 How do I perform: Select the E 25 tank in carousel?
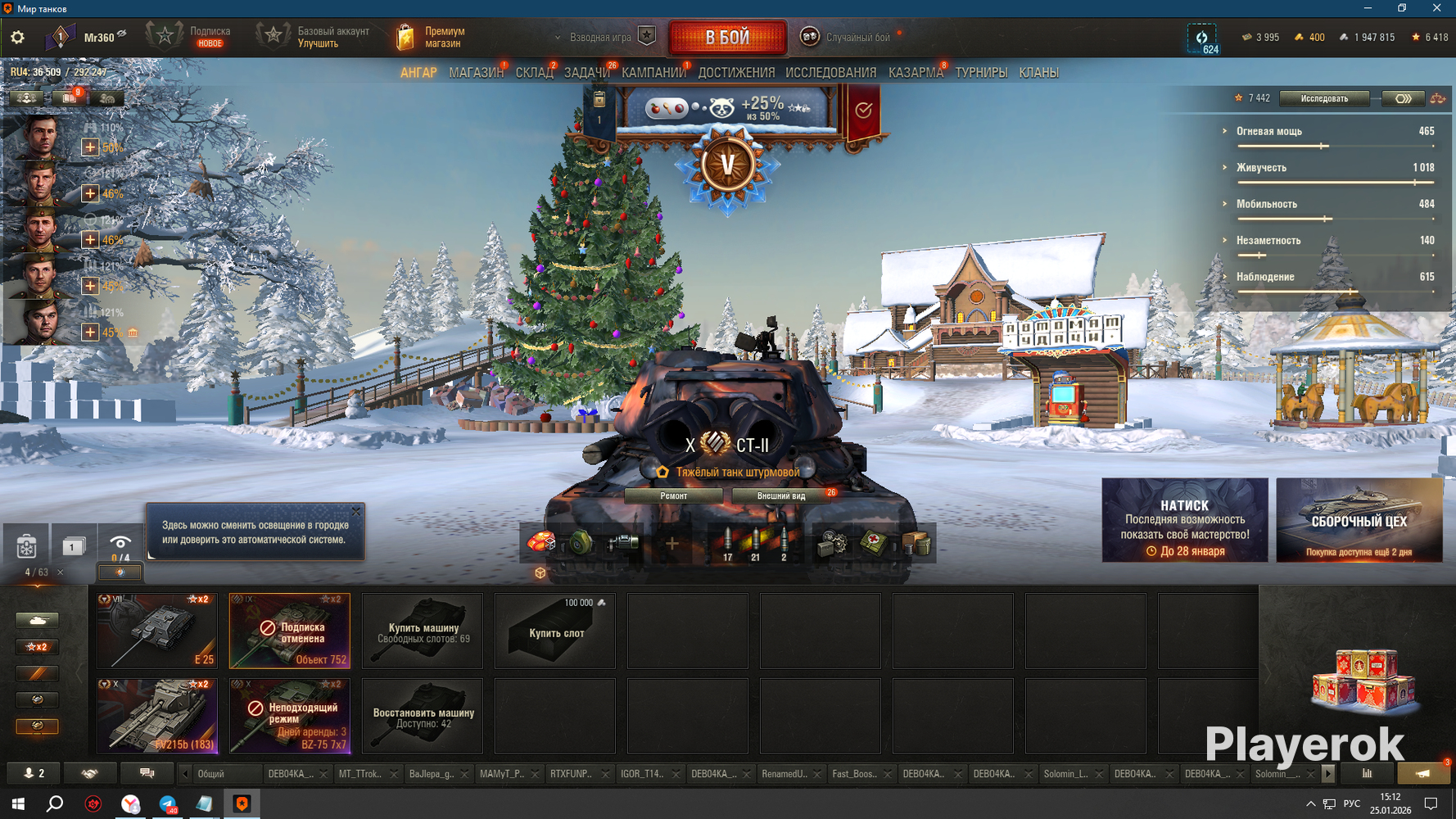click(157, 631)
